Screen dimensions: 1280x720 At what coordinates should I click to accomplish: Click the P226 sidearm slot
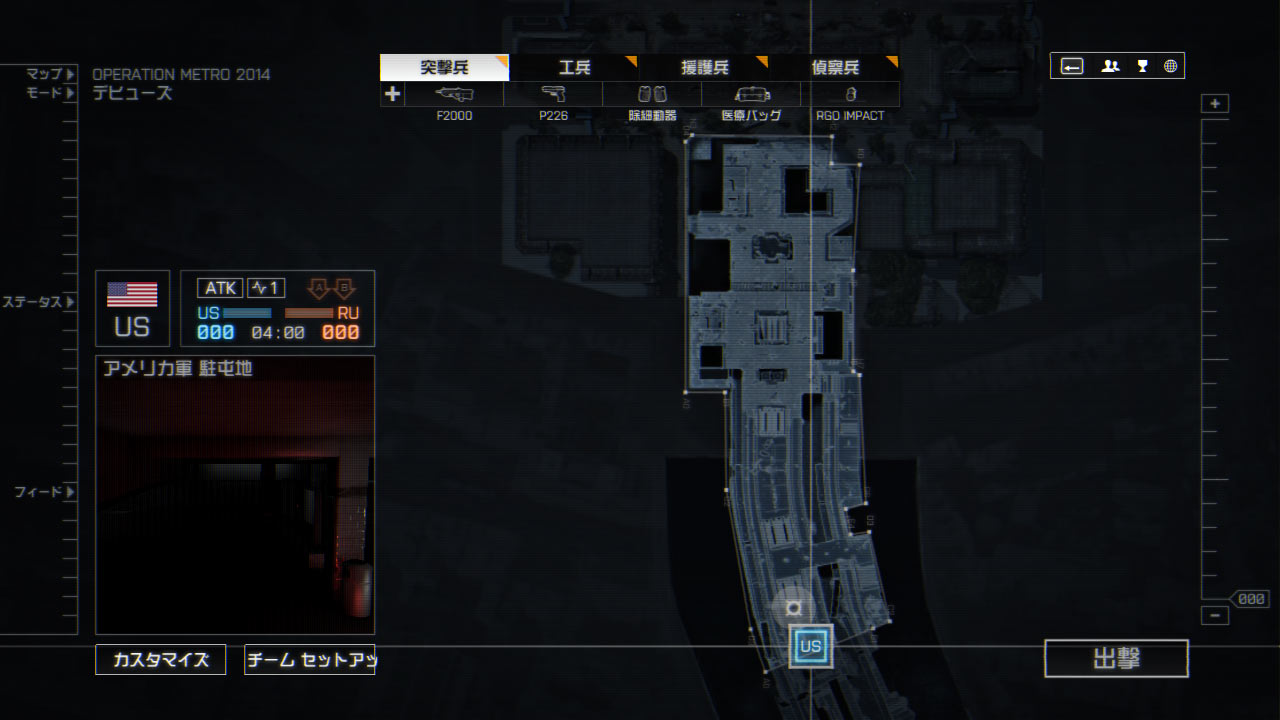[553, 94]
